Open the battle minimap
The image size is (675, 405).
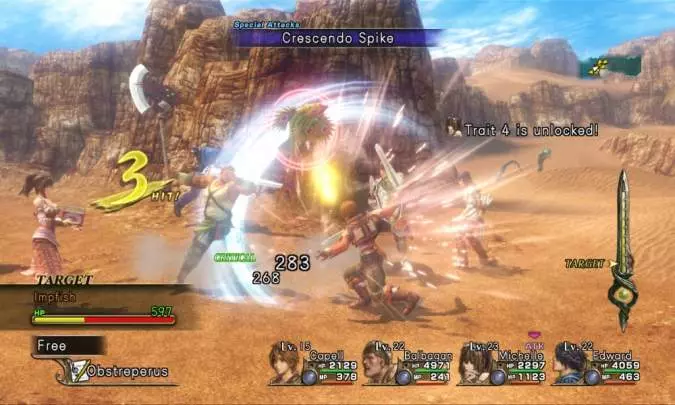[608, 66]
